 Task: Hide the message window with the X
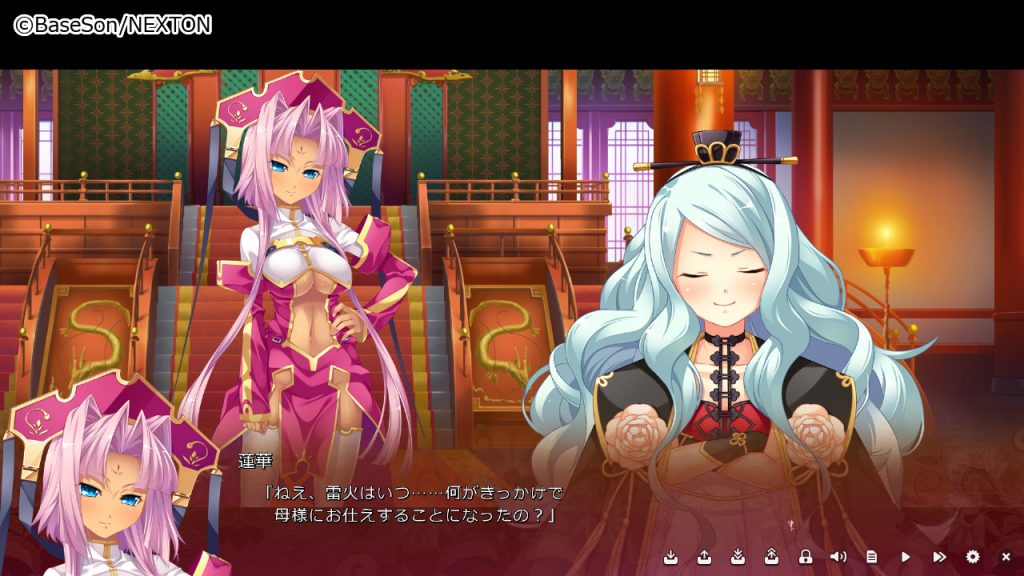tap(1006, 556)
